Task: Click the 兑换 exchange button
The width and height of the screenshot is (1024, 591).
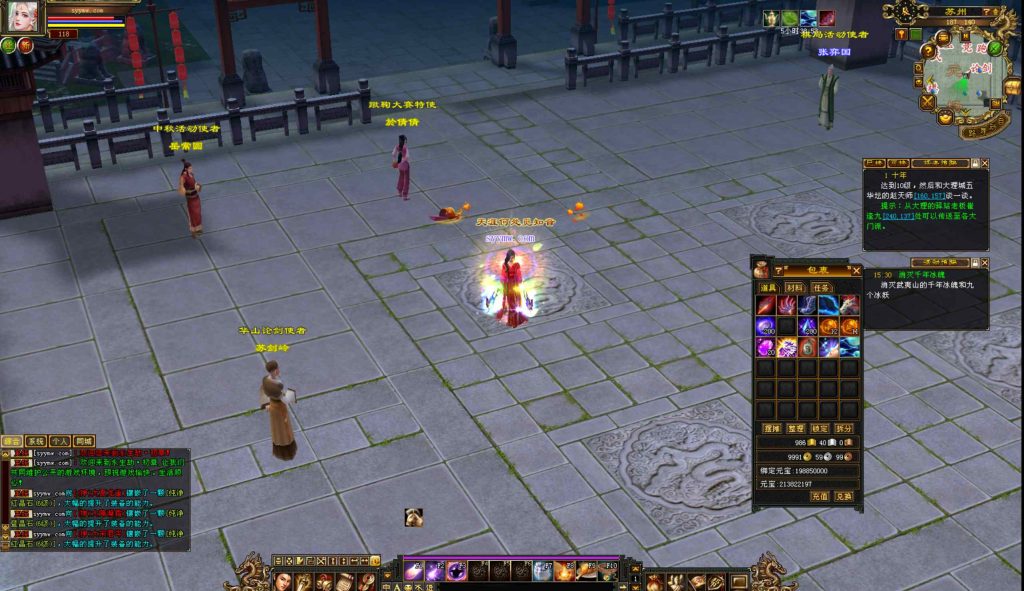Action: (x=844, y=496)
